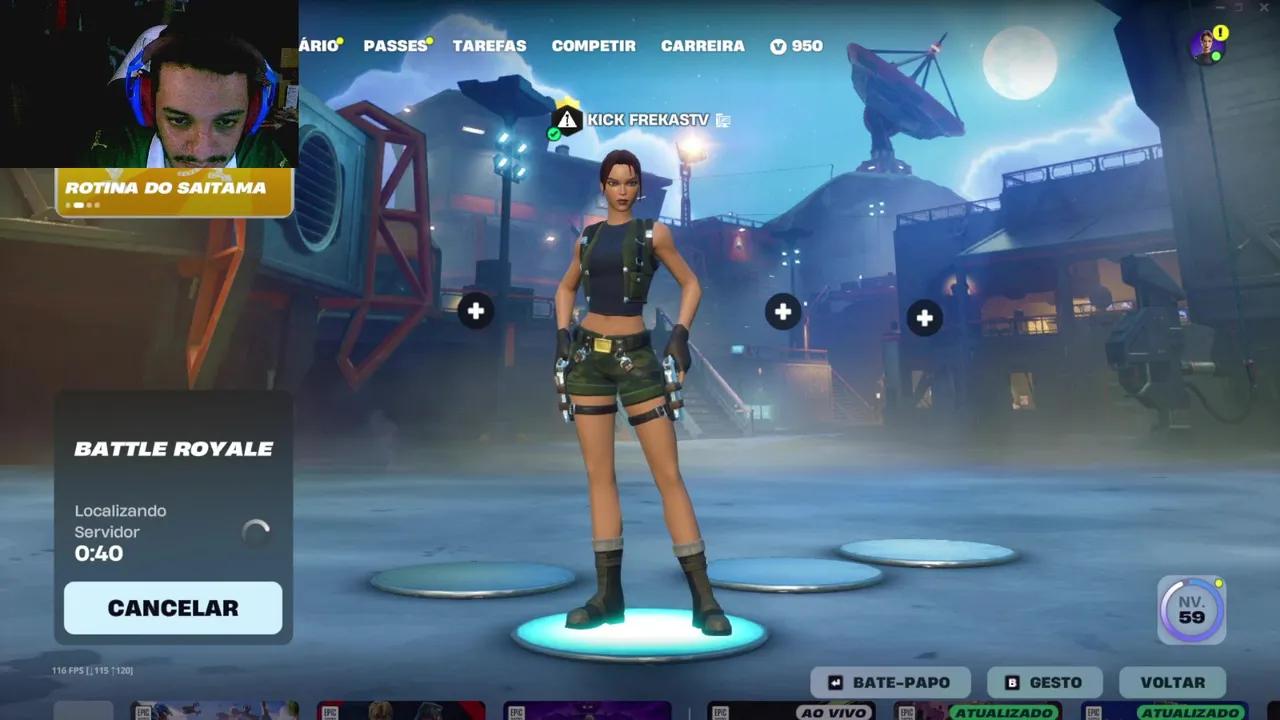Open the profile avatar with notification badge
The height and width of the screenshot is (720, 1280).
[x=1209, y=44]
